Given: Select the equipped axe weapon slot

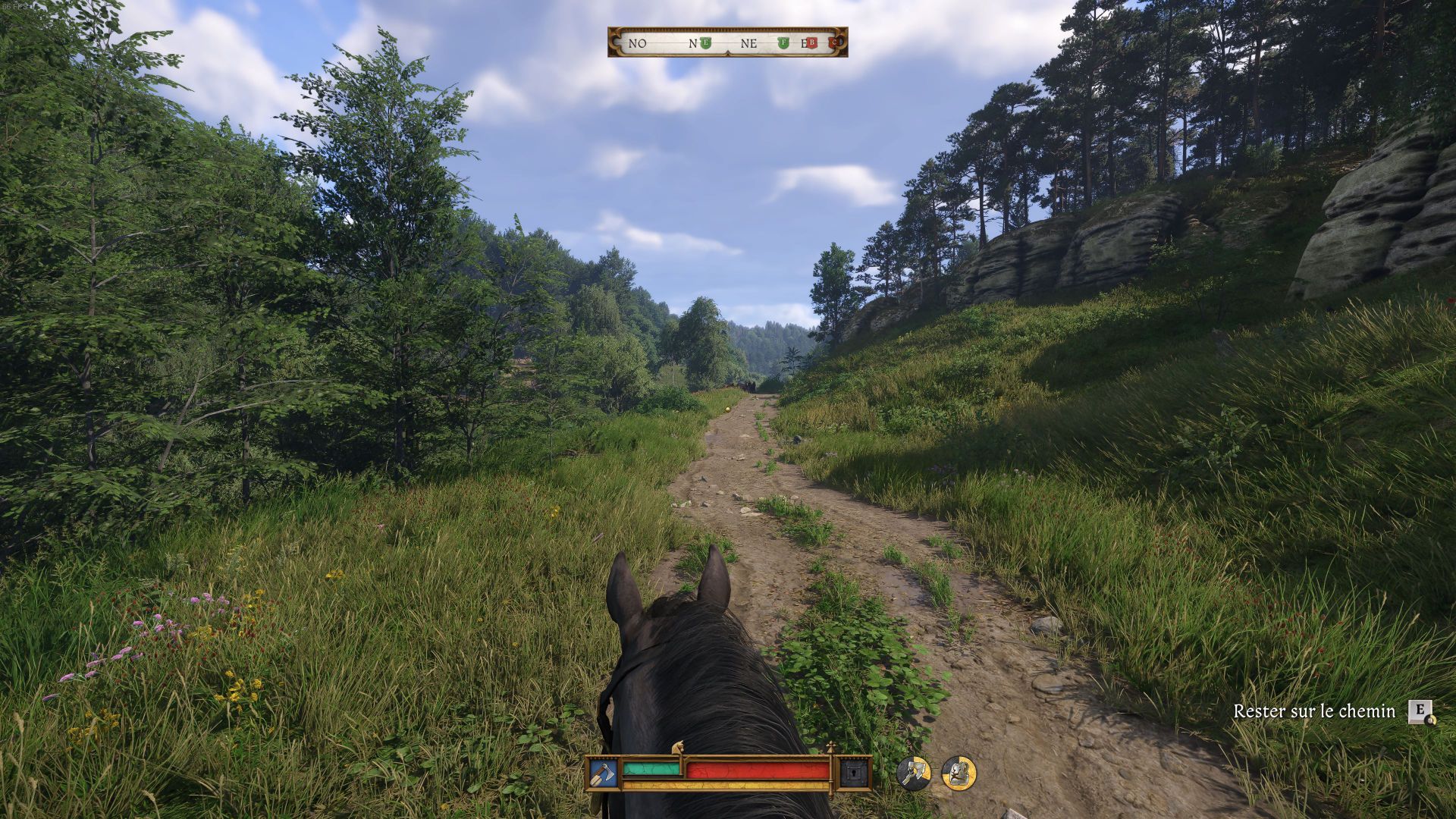Looking at the screenshot, I should pyautogui.click(x=603, y=773).
